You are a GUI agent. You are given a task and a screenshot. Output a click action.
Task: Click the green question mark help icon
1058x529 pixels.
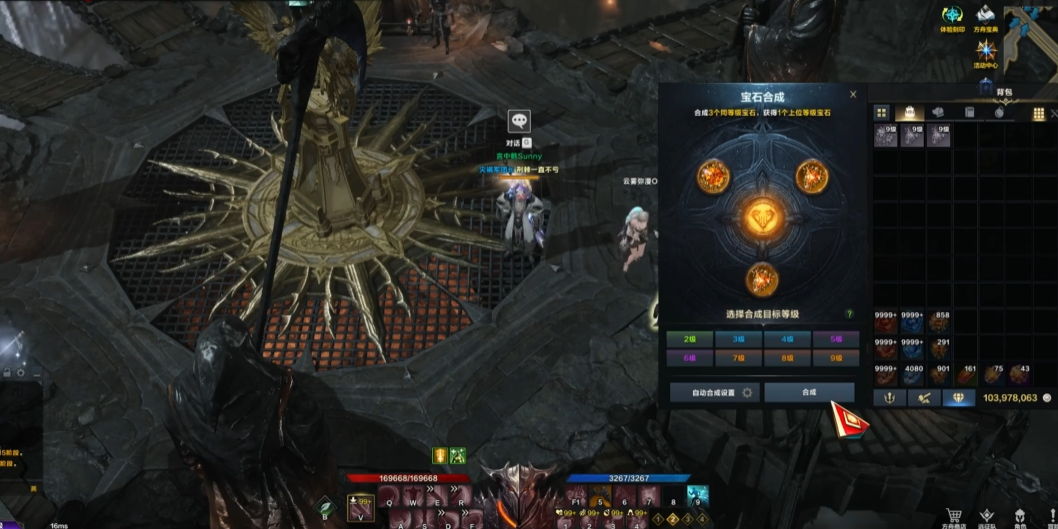(x=849, y=314)
